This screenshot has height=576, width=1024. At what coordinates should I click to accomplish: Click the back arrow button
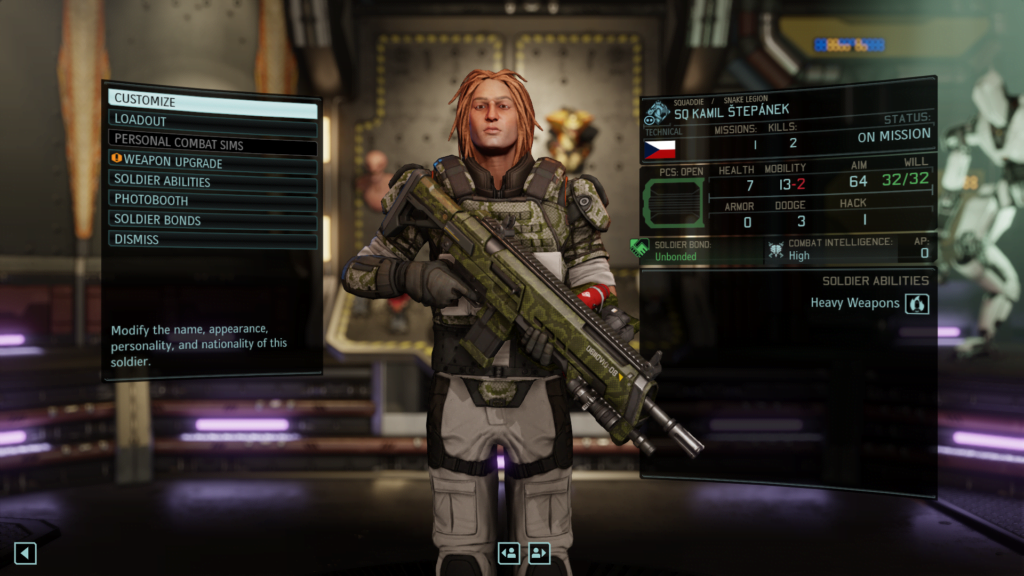[25, 553]
